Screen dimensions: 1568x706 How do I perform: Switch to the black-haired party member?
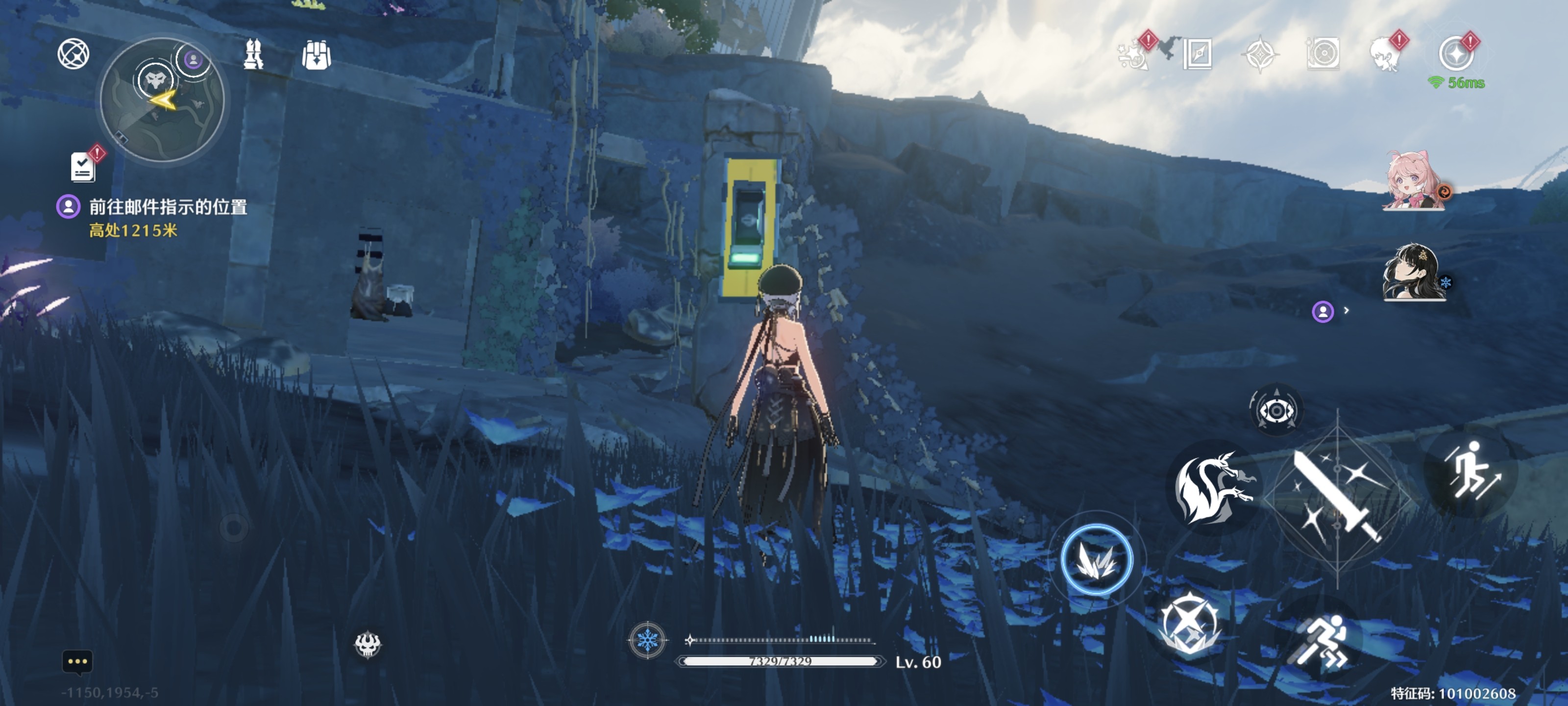point(1413,272)
